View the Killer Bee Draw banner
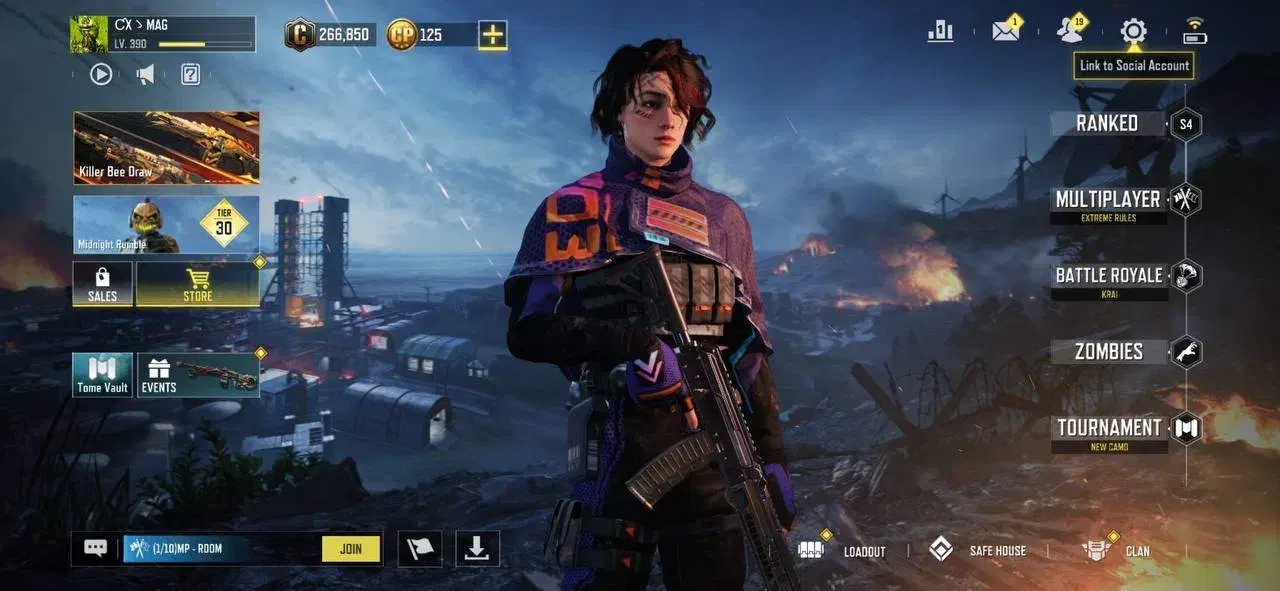The width and height of the screenshot is (1280, 591). click(166, 148)
